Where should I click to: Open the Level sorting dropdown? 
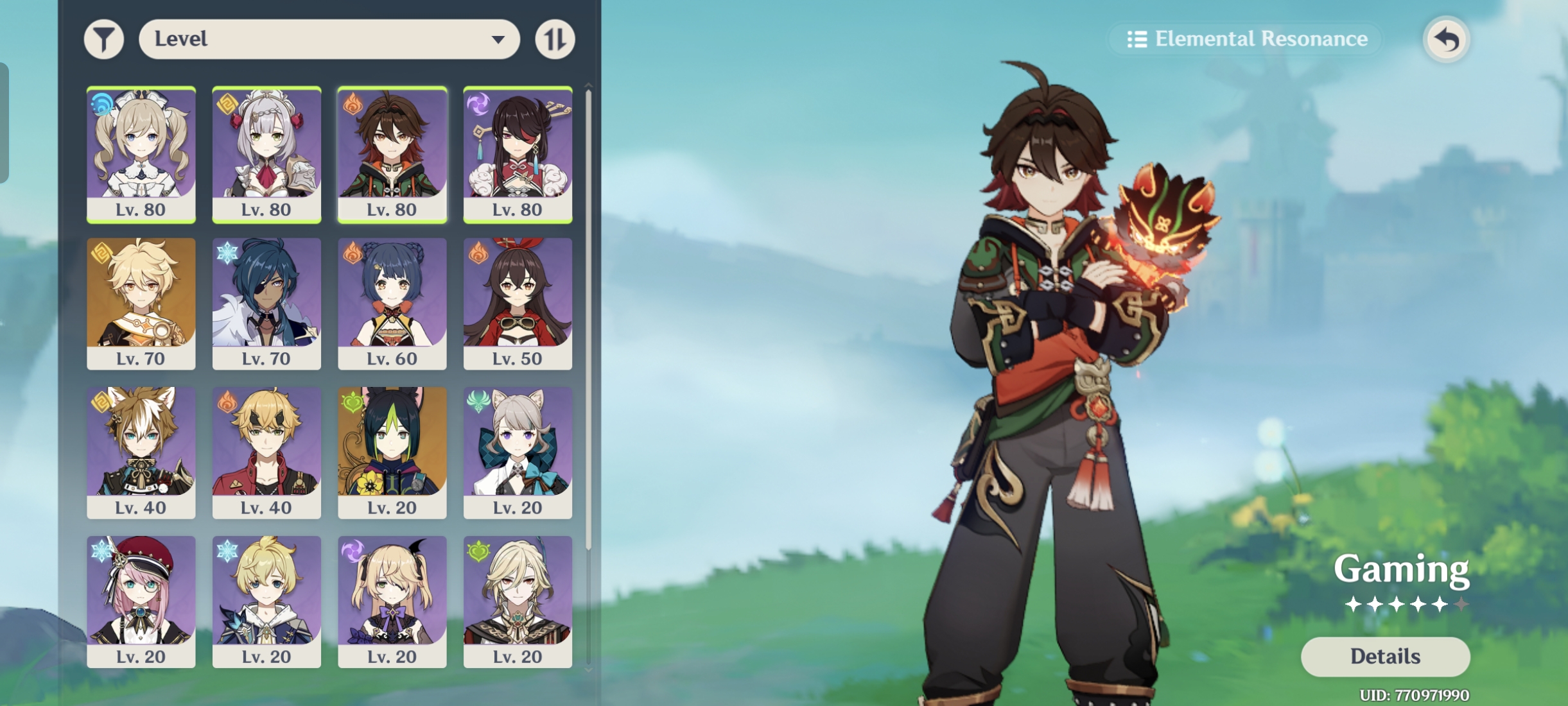(329, 39)
